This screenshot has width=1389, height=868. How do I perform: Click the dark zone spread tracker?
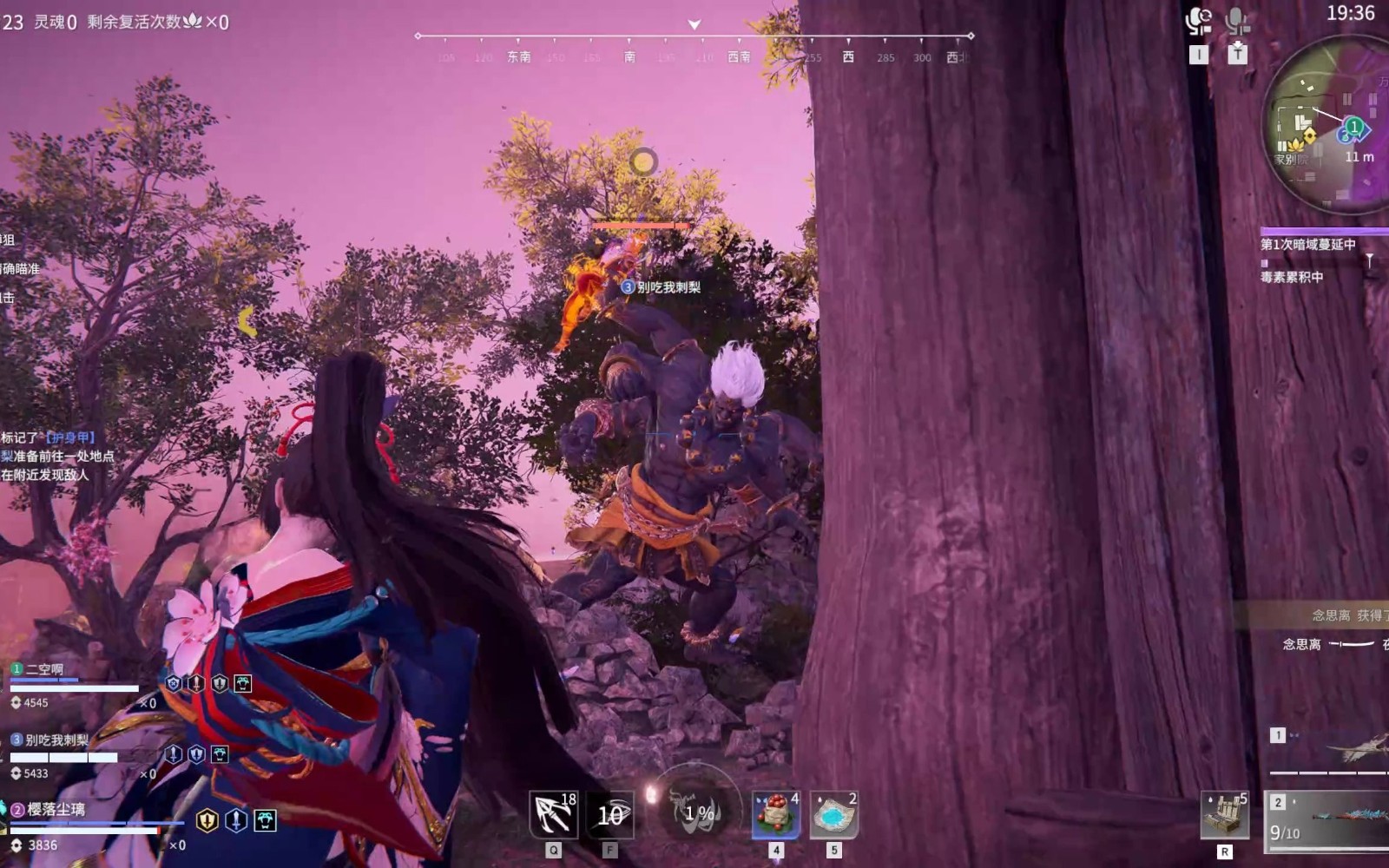(x=1307, y=246)
